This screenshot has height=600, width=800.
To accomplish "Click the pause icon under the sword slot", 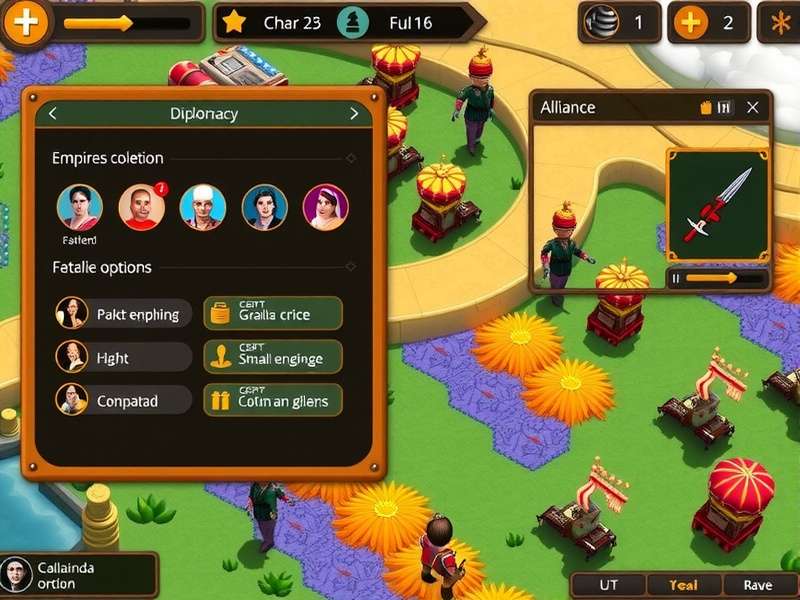I will [x=676, y=278].
